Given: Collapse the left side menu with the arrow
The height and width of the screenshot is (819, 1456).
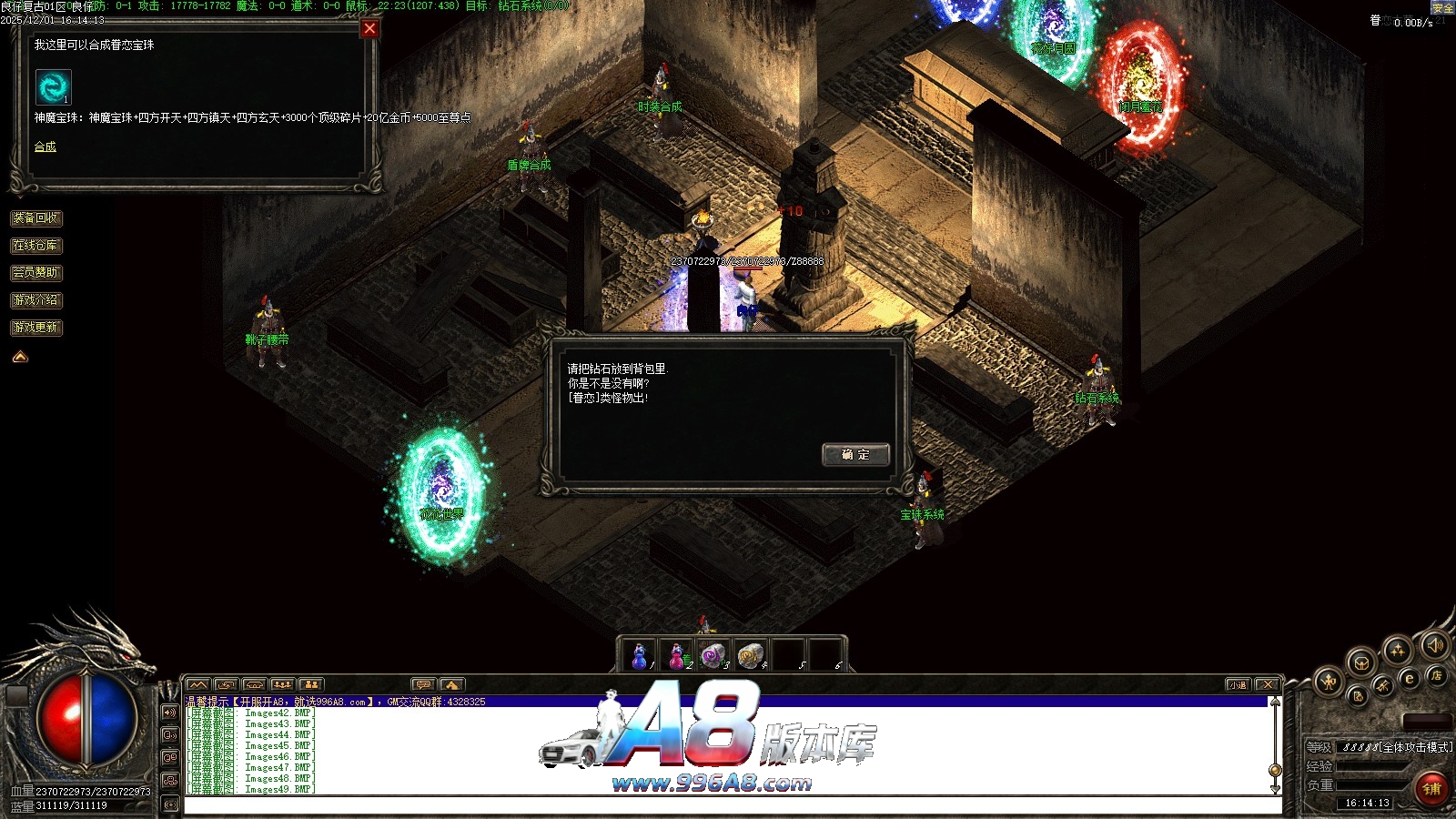Looking at the screenshot, I should (20, 357).
